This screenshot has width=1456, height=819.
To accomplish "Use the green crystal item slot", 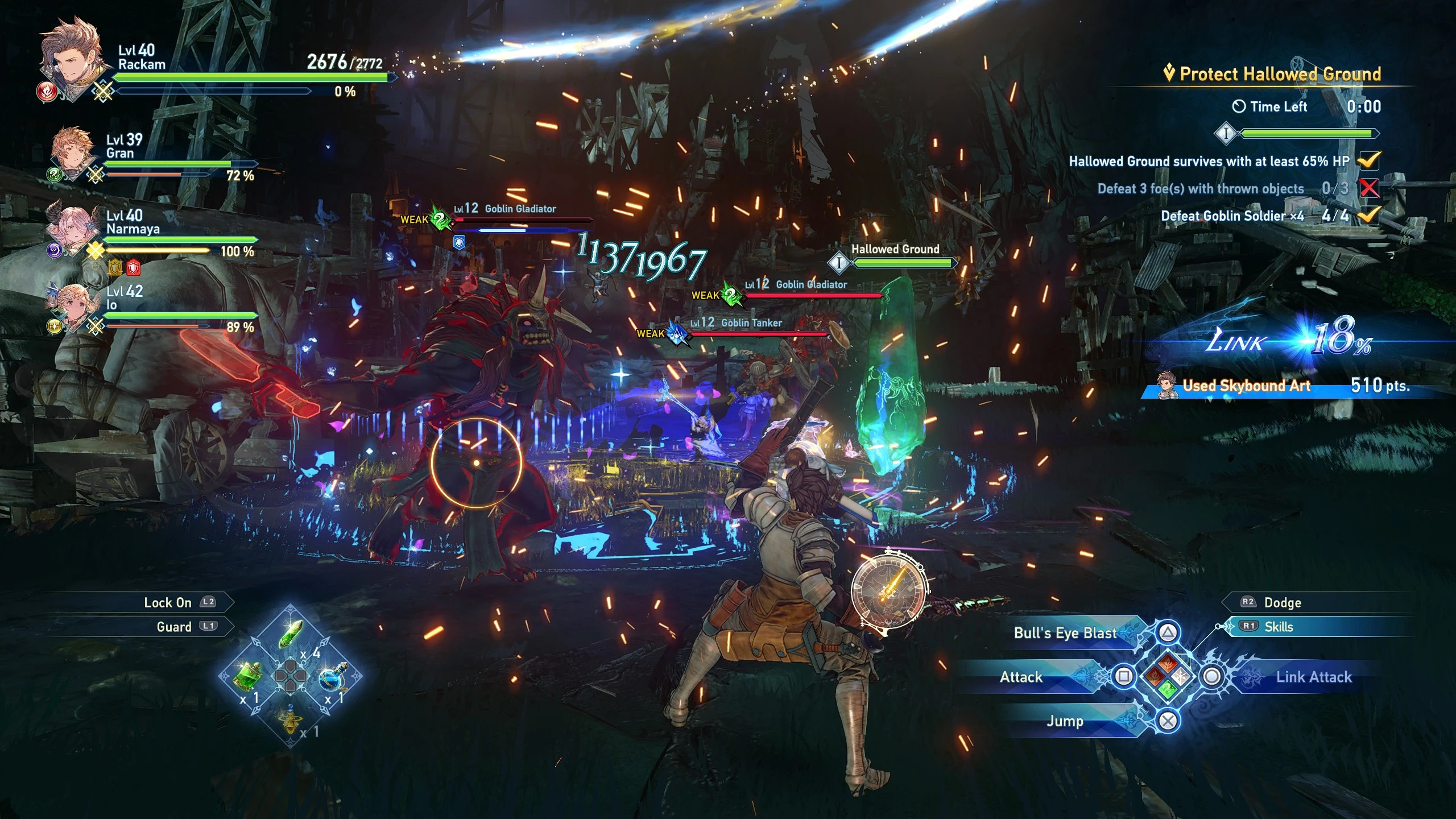I will pyautogui.click(x=291, y=634).
